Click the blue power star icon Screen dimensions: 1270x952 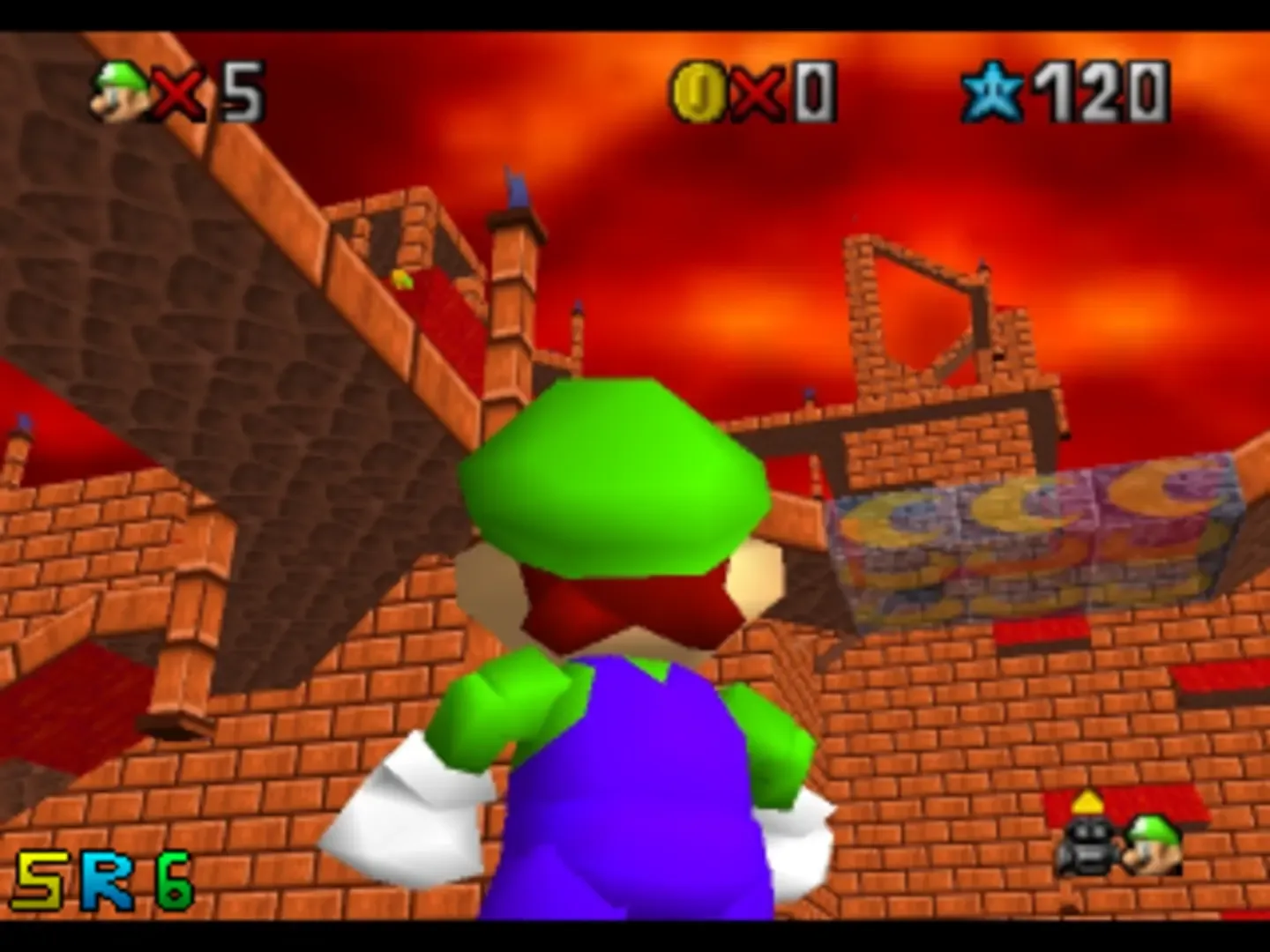[992, 91]
